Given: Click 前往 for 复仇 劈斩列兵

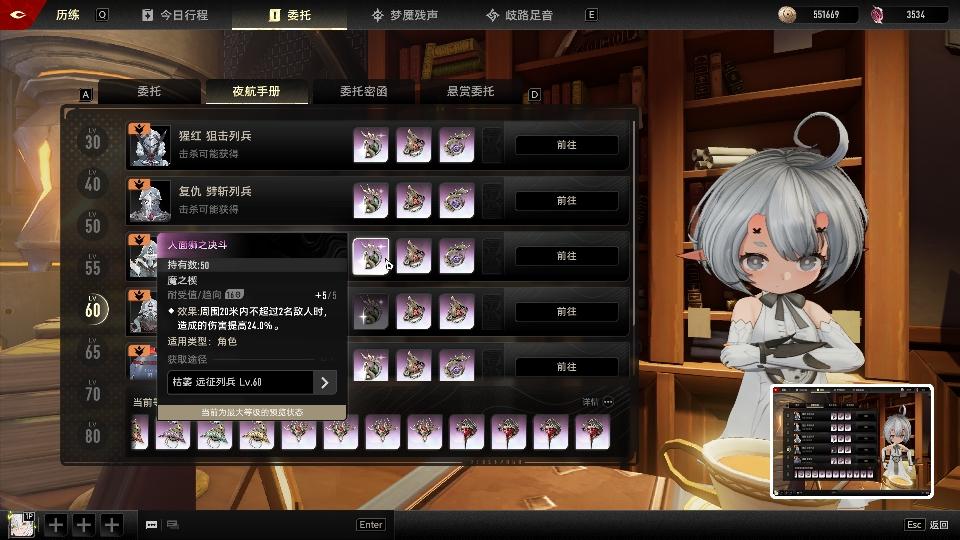Looking at the screenshot, I should [566, 201].
